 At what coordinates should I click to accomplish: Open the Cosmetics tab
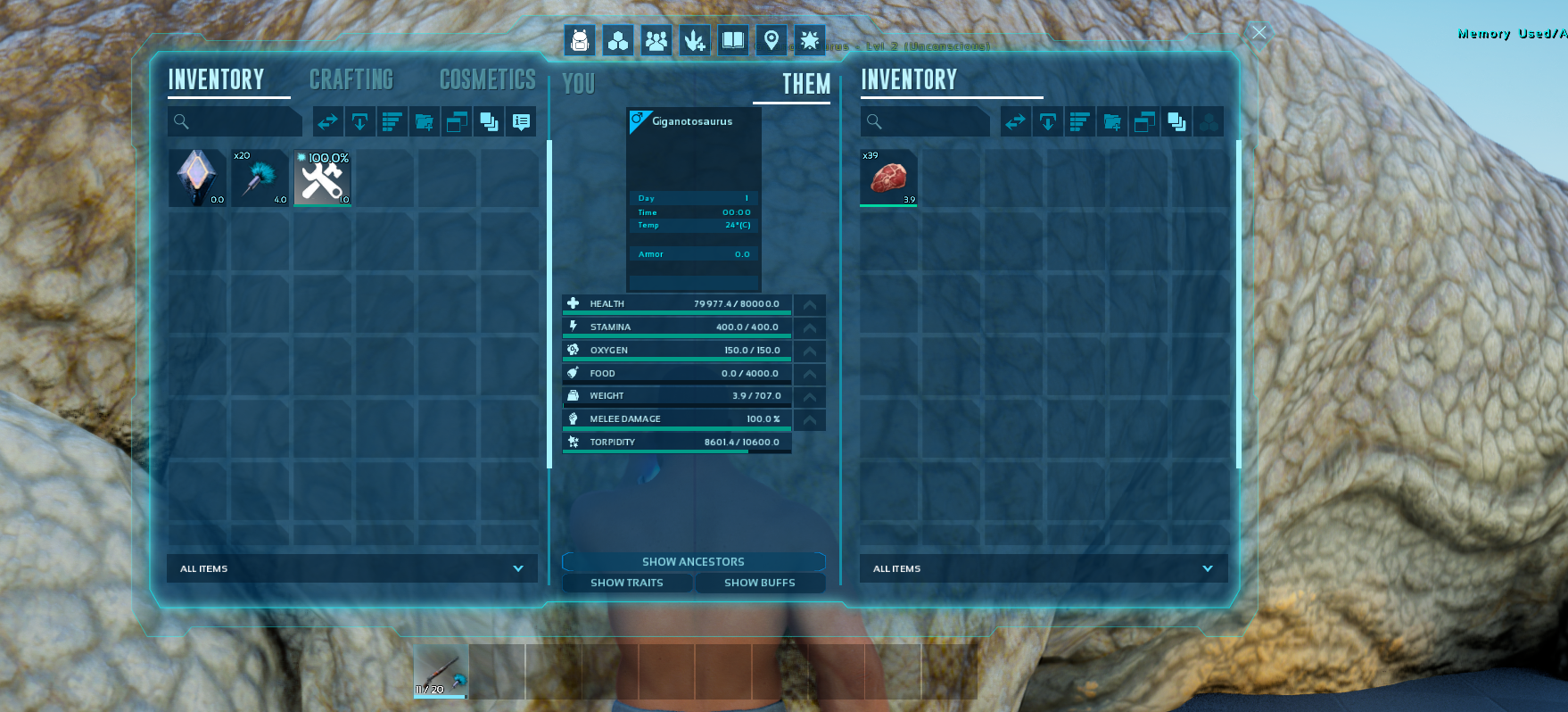click(487, 80)
